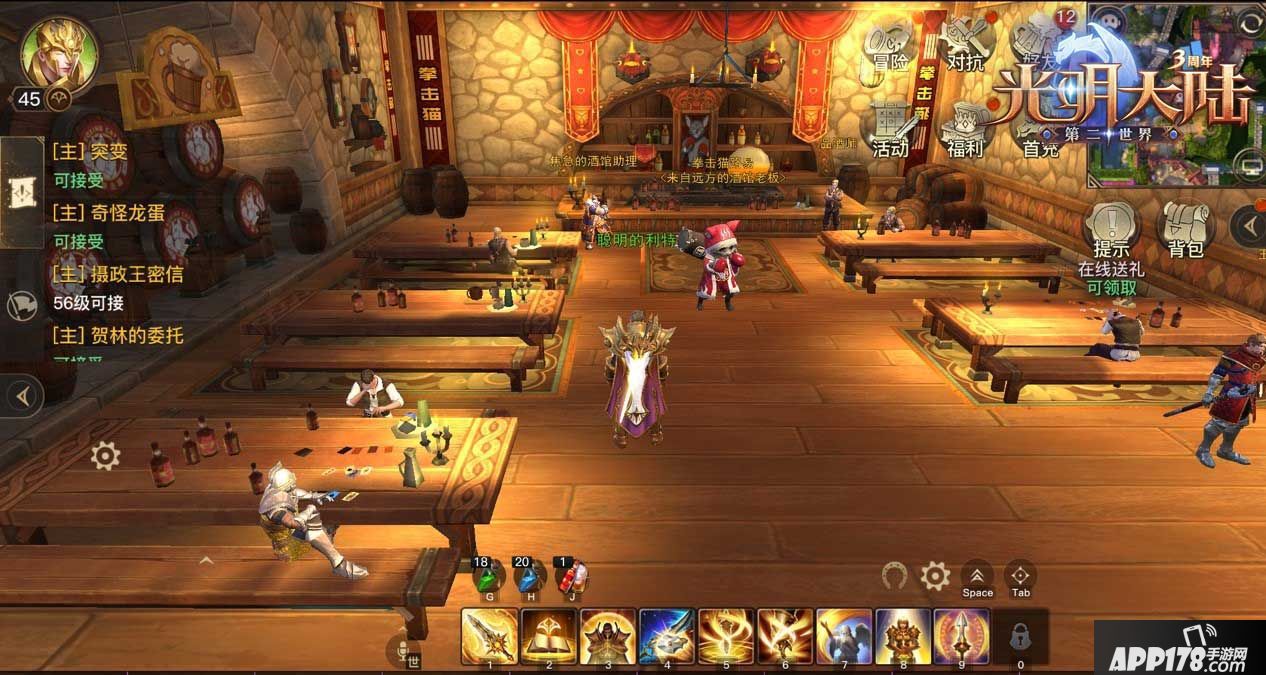Open the 福利 welfare rewards menu

965,130
